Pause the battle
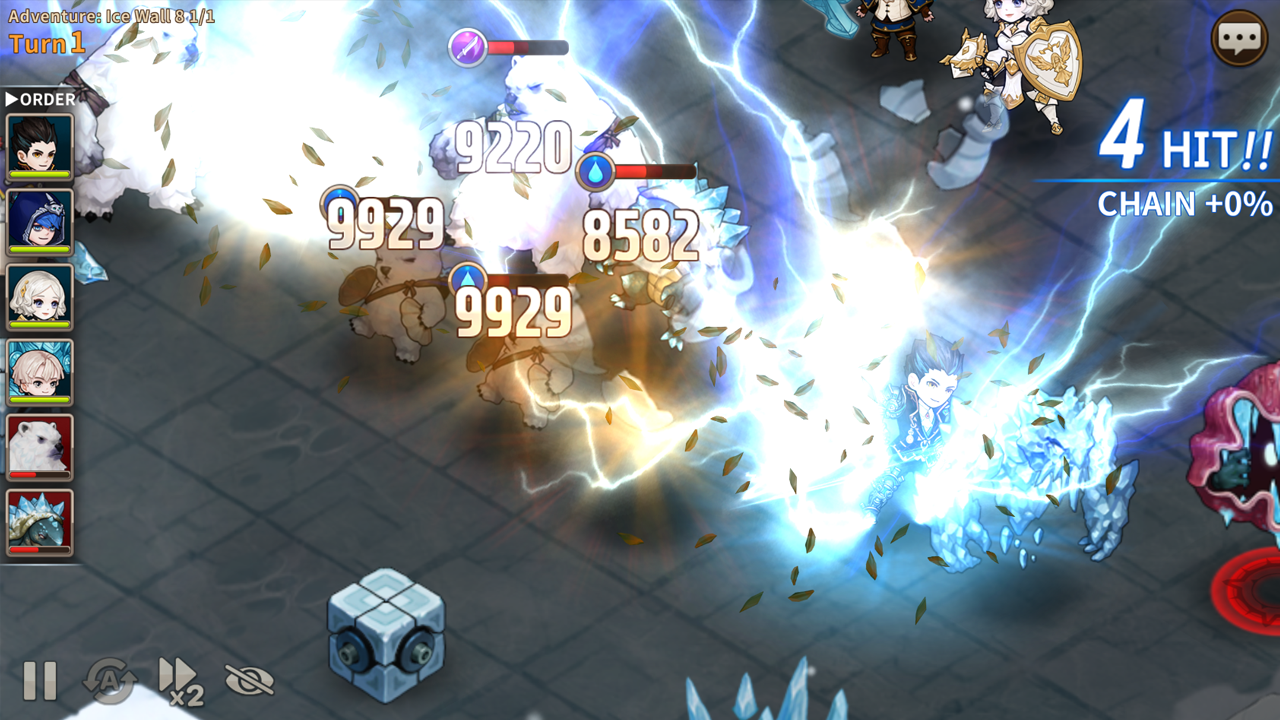The width and height of the screenshot is (1280, 720). 40,682
